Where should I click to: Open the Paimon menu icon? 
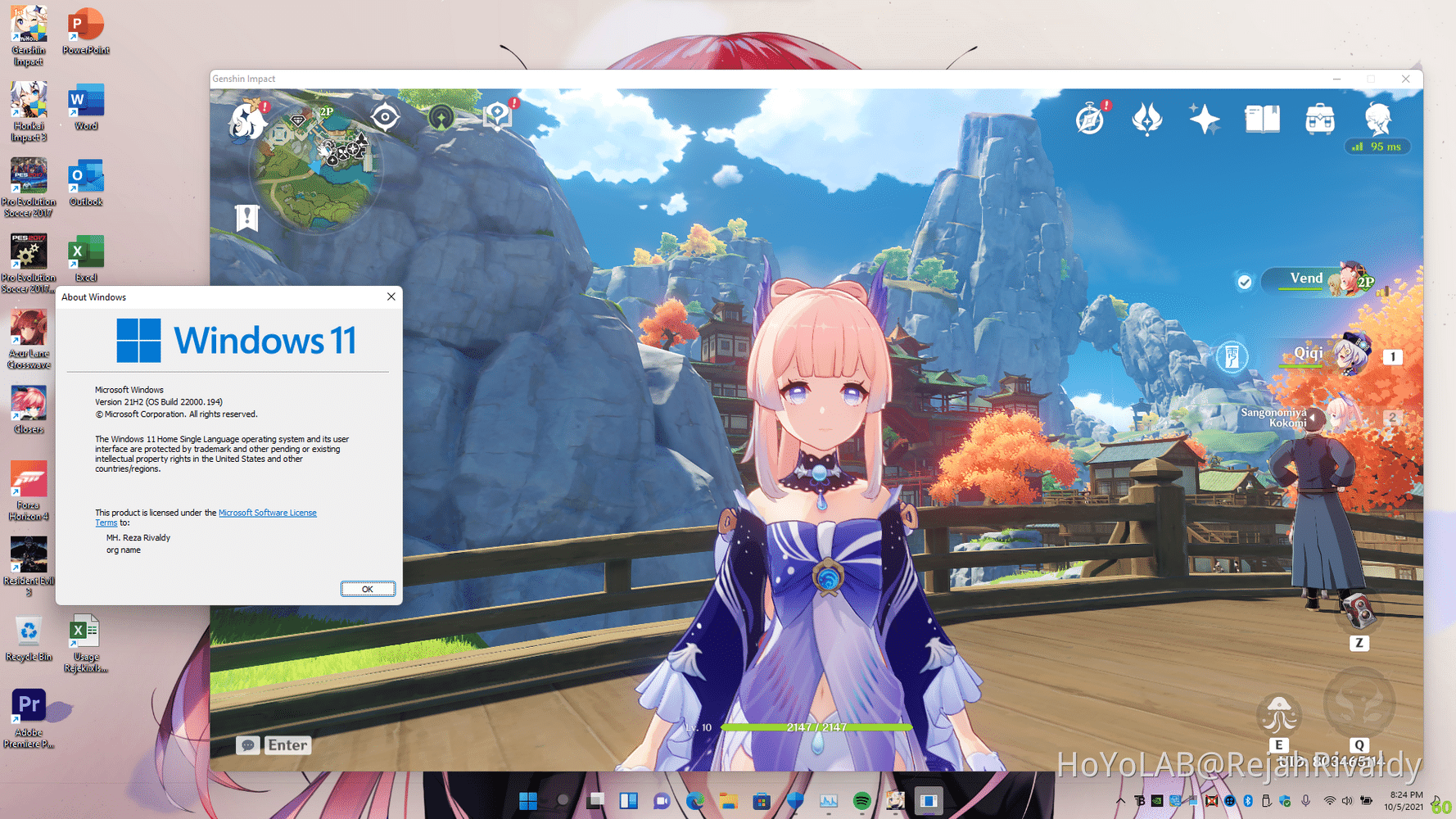point(246,121)
